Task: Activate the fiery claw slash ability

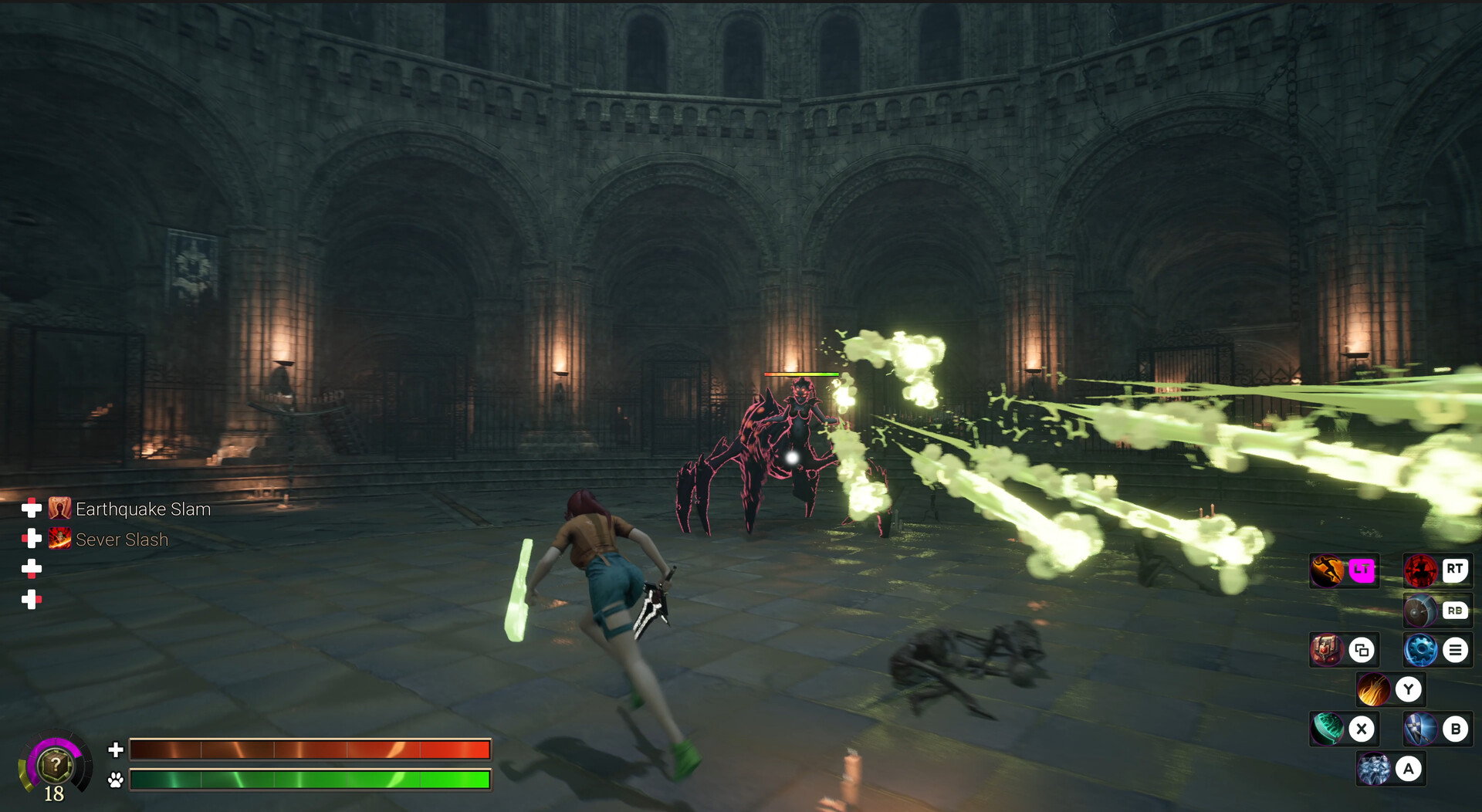Action: point(1373,689)
